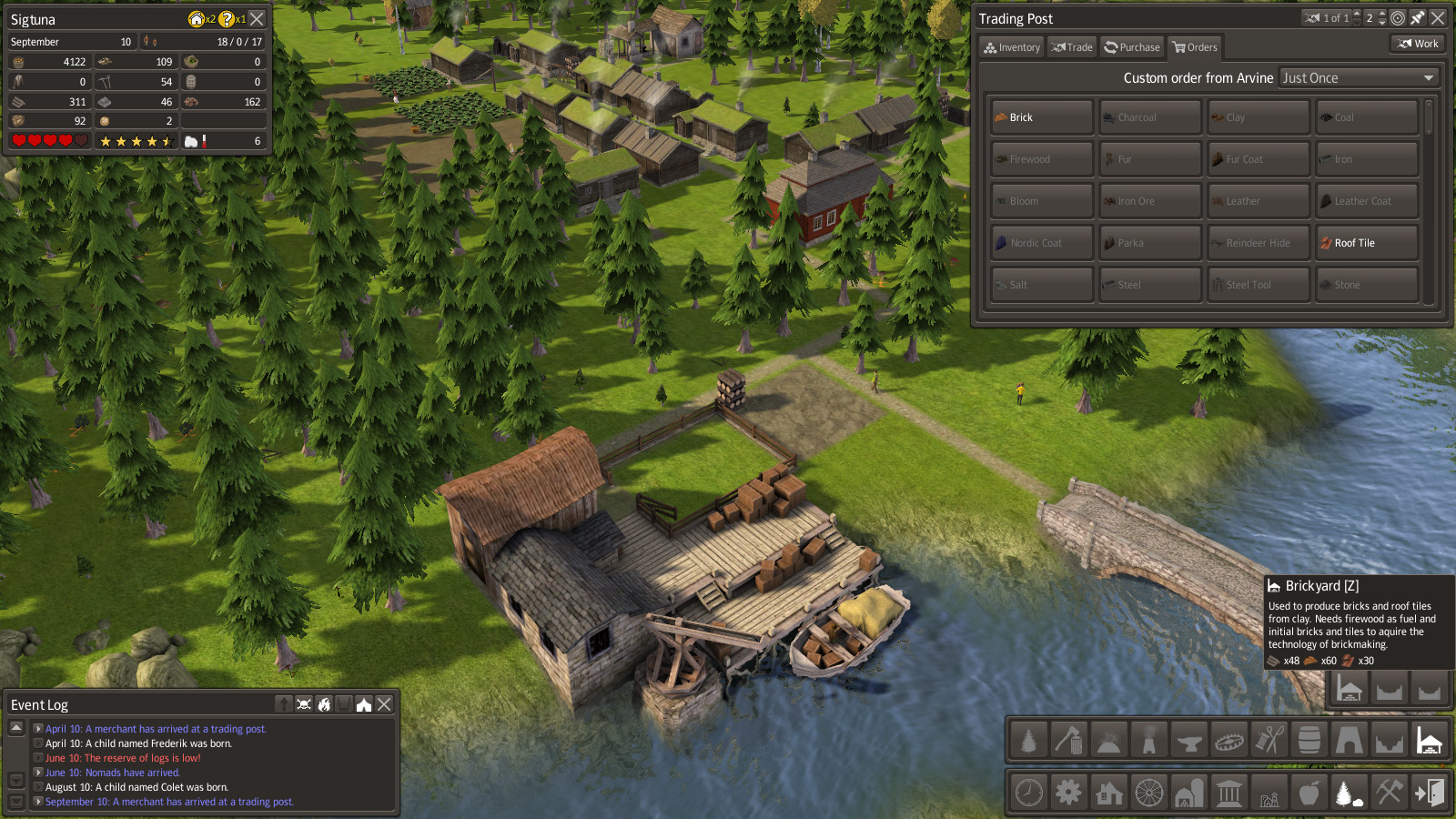This screenshot has width=1456, height=819.
Task: Select the blacksmith anvil building
Action: (1188, 741)
